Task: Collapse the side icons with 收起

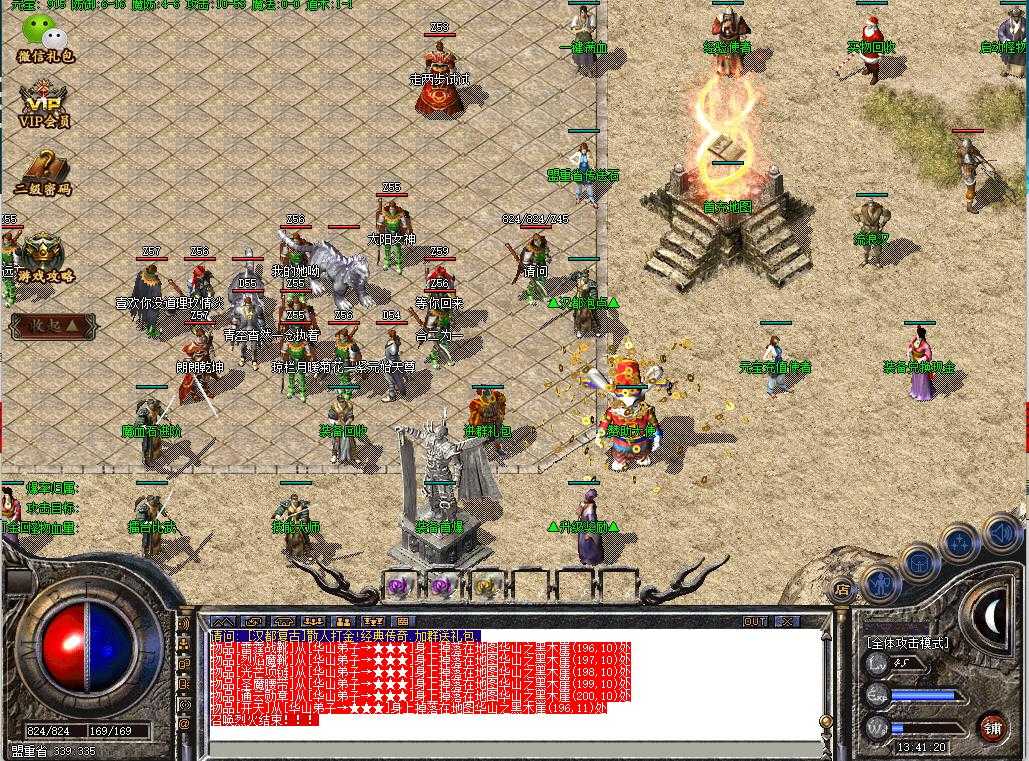Action: point(53,327)
